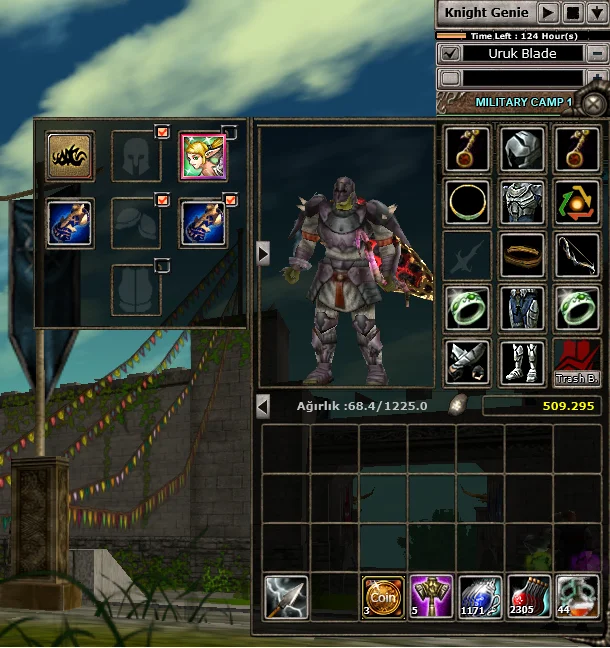Select the equipped gauntlets slot

(467, 361)
